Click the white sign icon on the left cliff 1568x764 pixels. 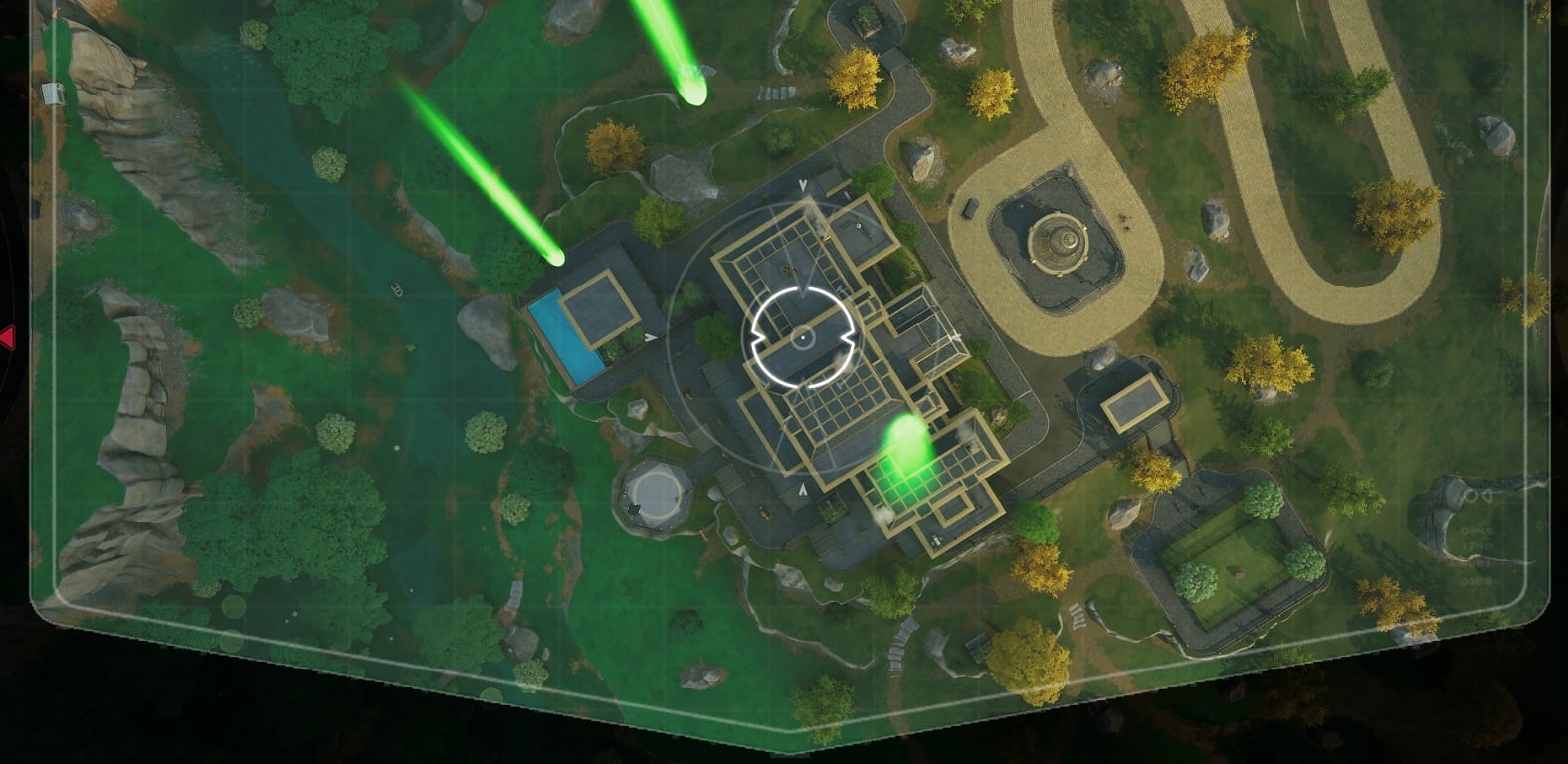pyautogui.click(x=52, y=94)
